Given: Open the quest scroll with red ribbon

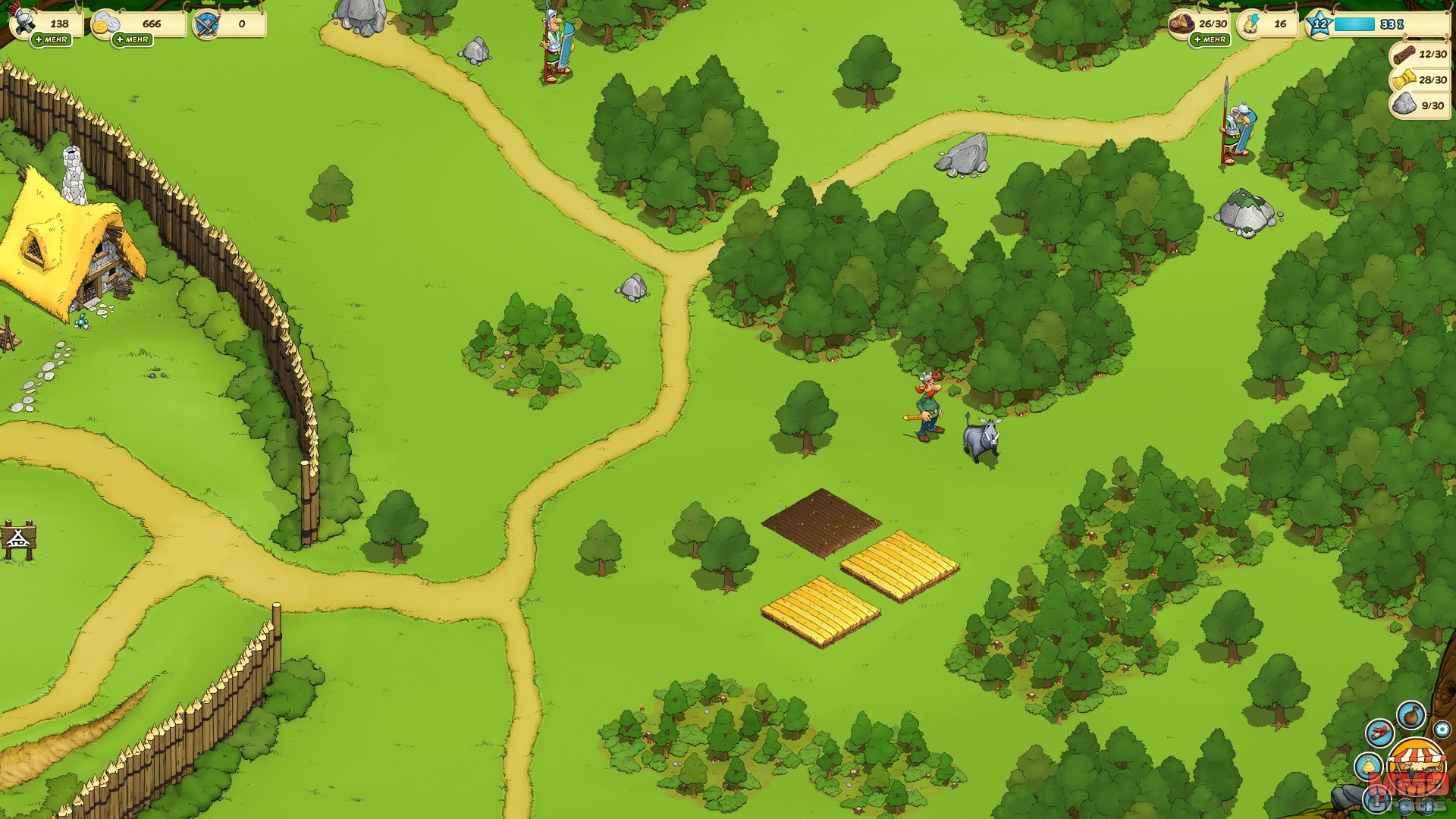Looking at the screenshot, I should tap(1379, 733).
